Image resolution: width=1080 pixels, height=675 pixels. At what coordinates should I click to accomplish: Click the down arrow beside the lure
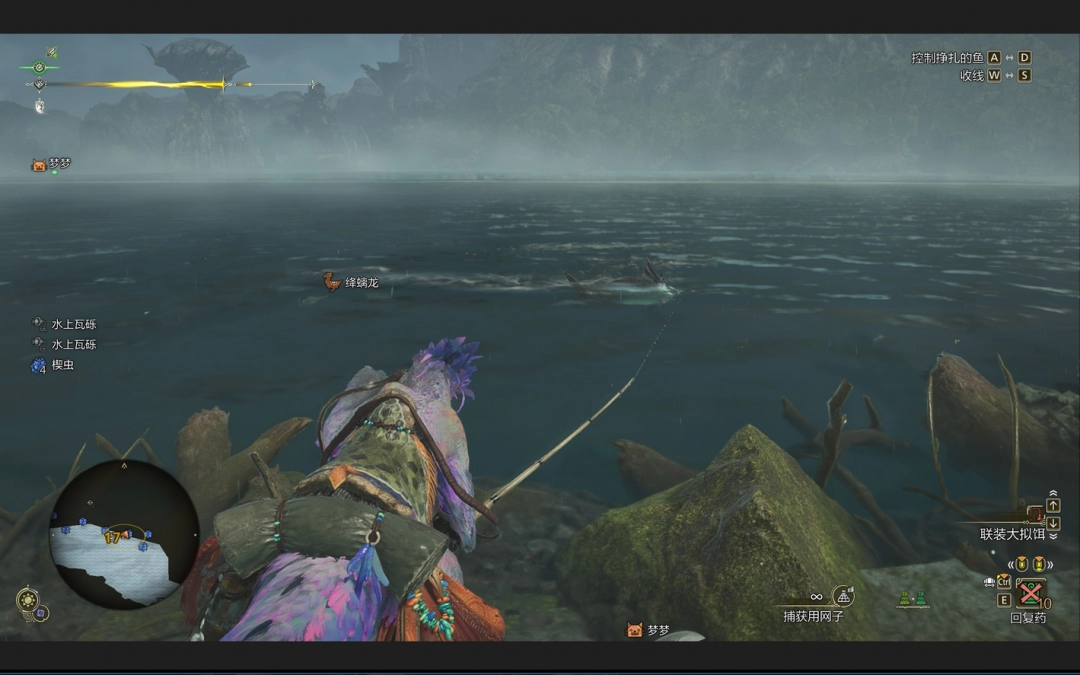coord(1053,523)
